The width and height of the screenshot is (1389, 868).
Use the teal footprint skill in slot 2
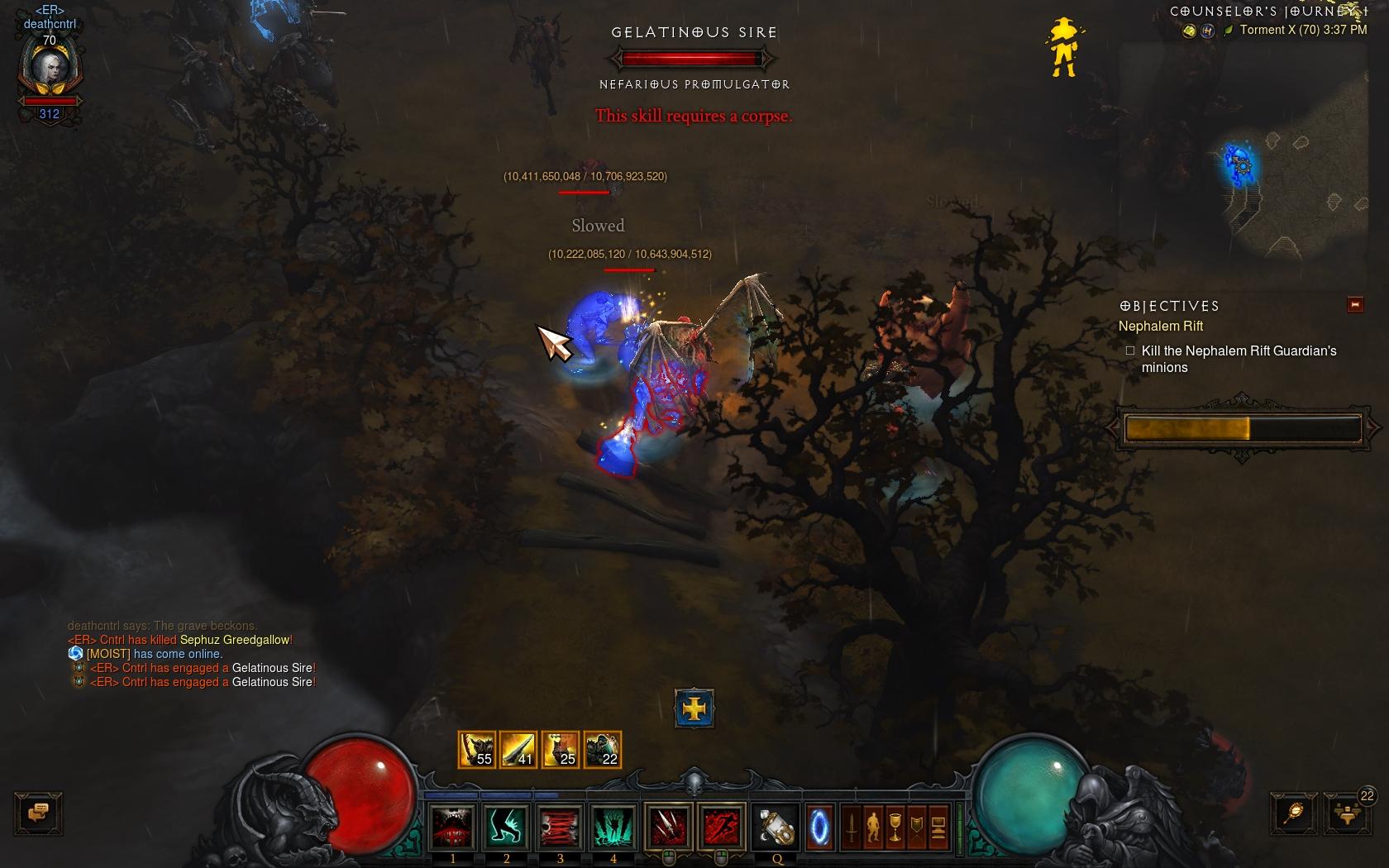pyautogui.click(x=506, y=826)
